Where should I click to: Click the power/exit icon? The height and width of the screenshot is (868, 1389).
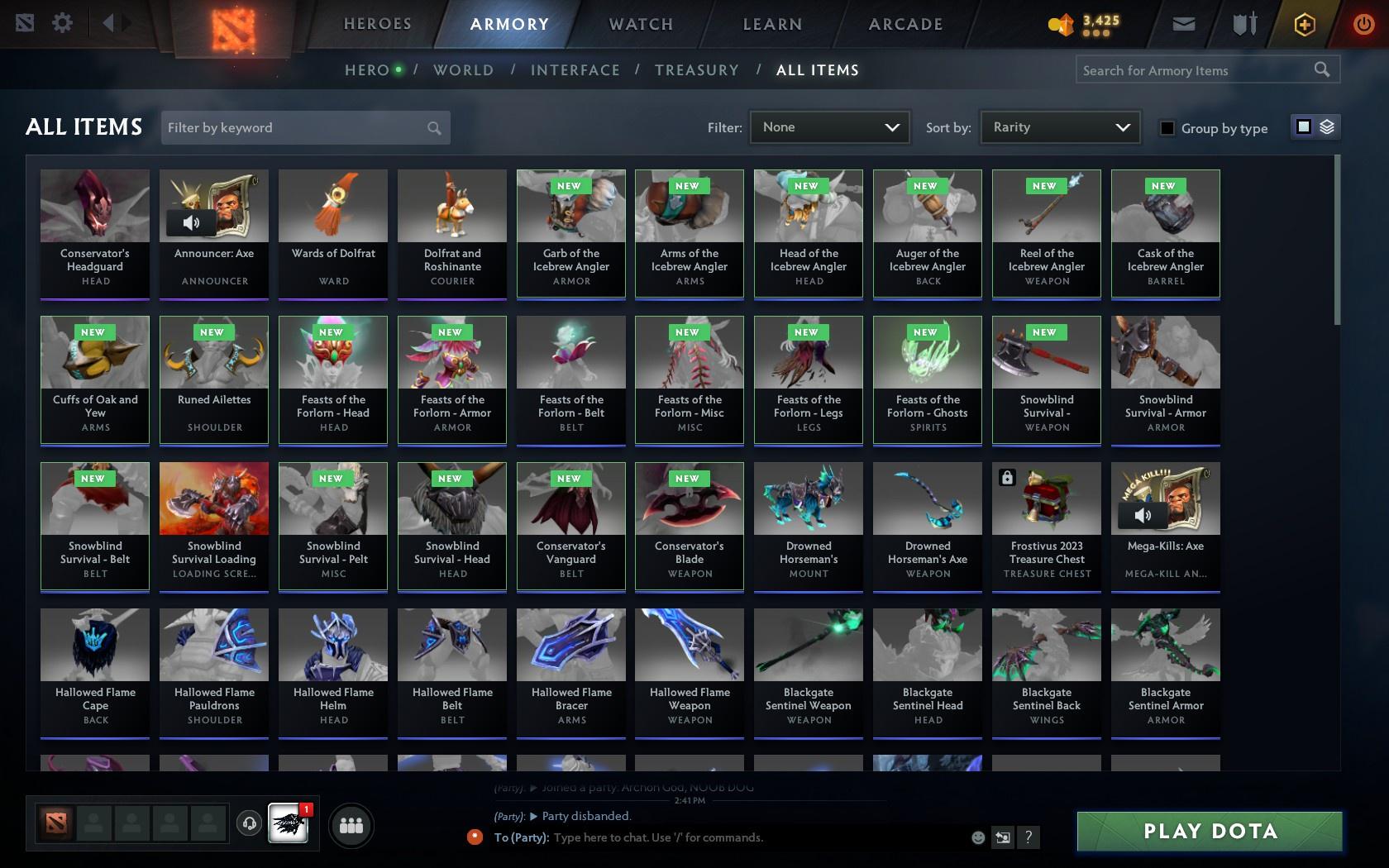coord(1365,24)
